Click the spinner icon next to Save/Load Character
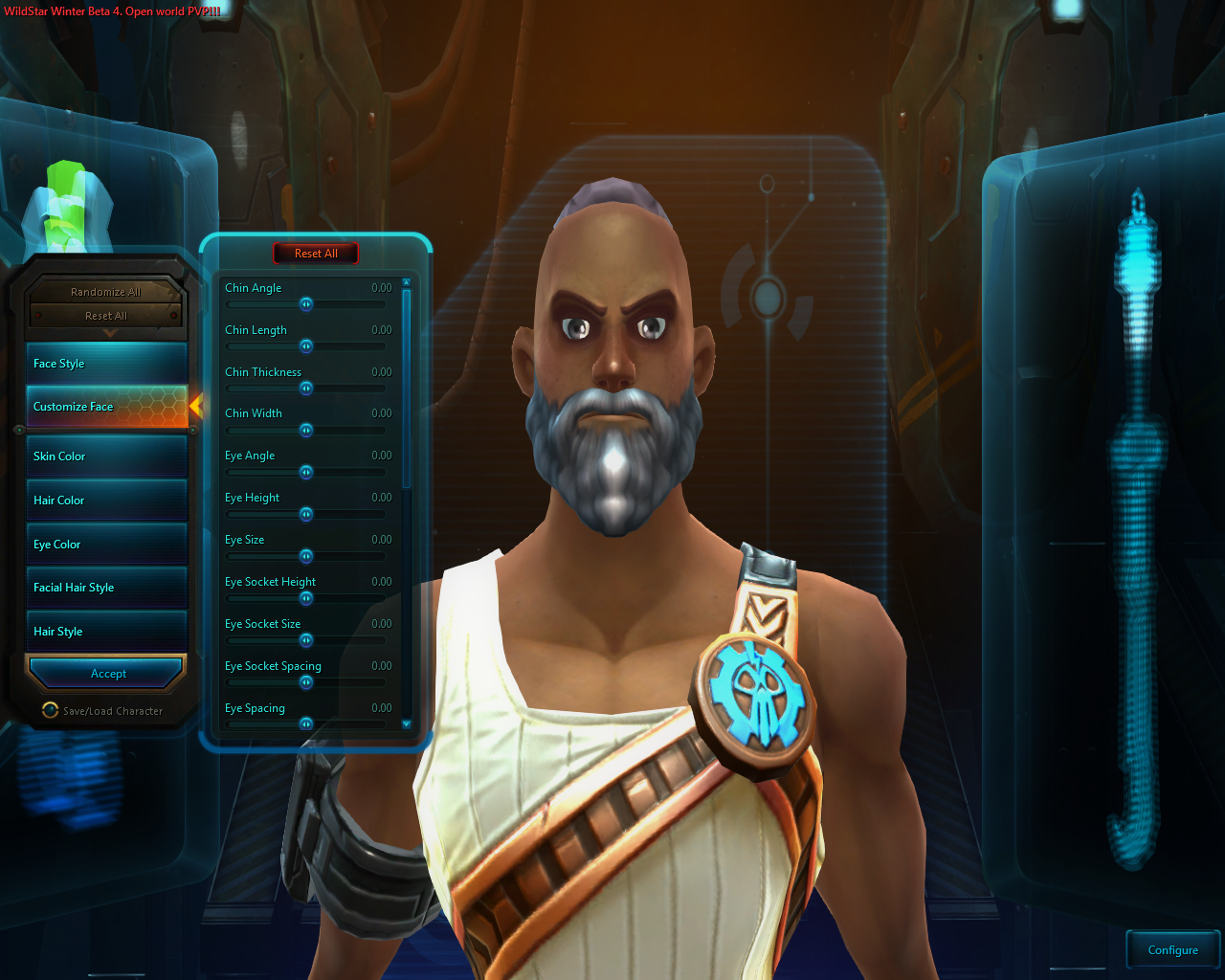Image resolution: width=1225 pixels, height=980 pixels. (50, 711)
